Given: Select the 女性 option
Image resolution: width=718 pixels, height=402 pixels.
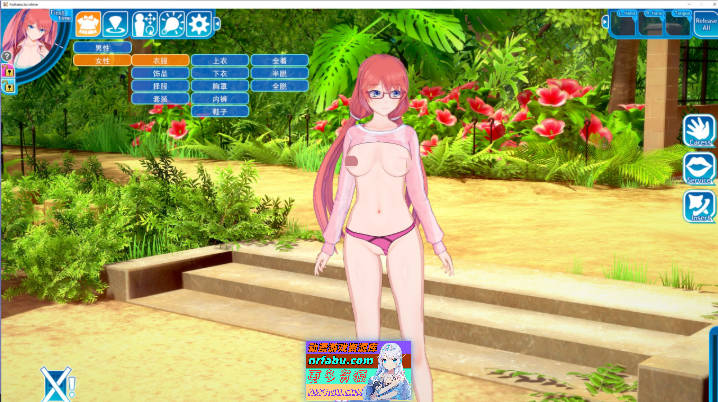Looking at the screenshot, I should pyautogui.click(x=102, y=60).
